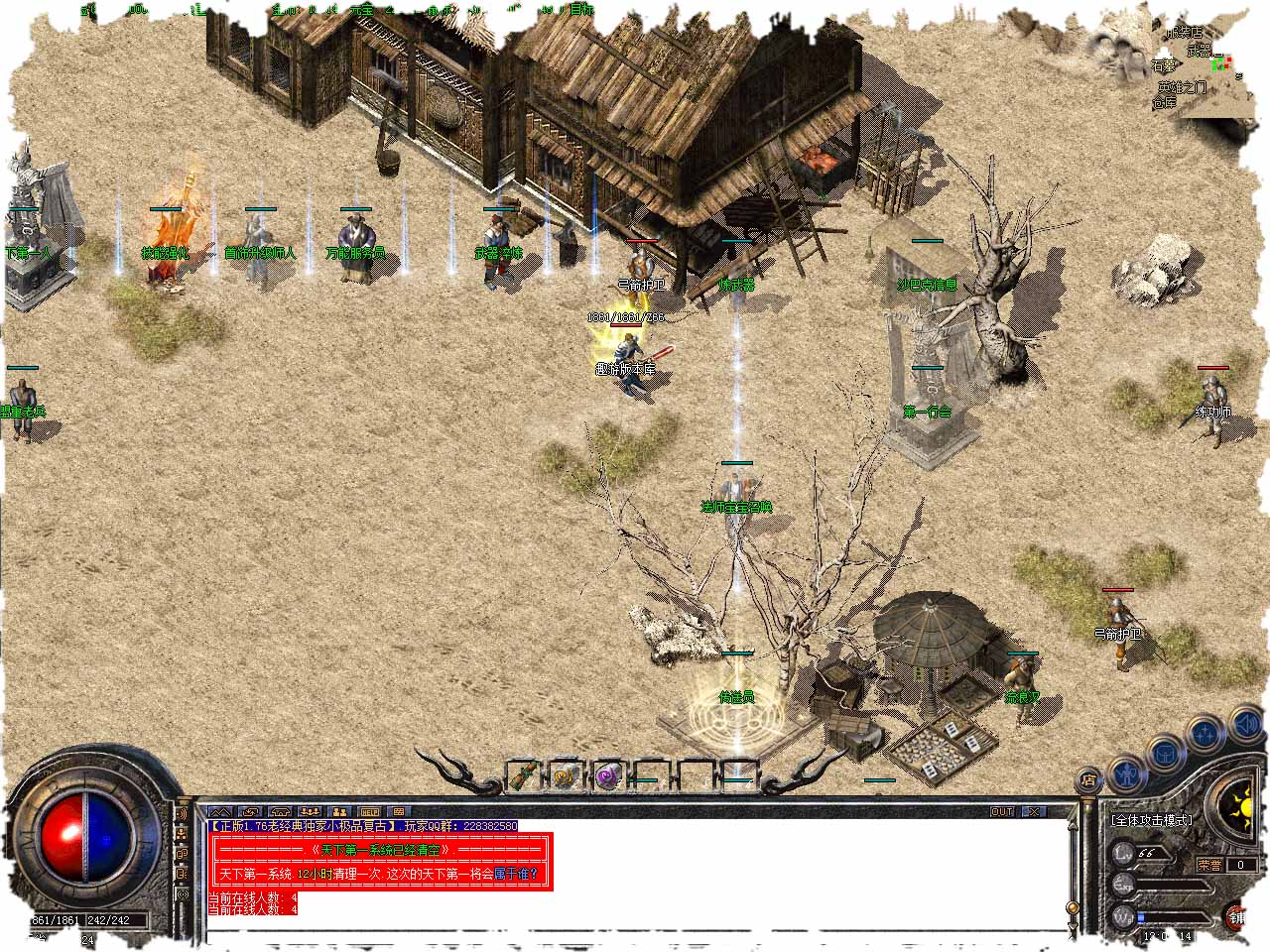Open the 店 shop button

(1089, 778)
